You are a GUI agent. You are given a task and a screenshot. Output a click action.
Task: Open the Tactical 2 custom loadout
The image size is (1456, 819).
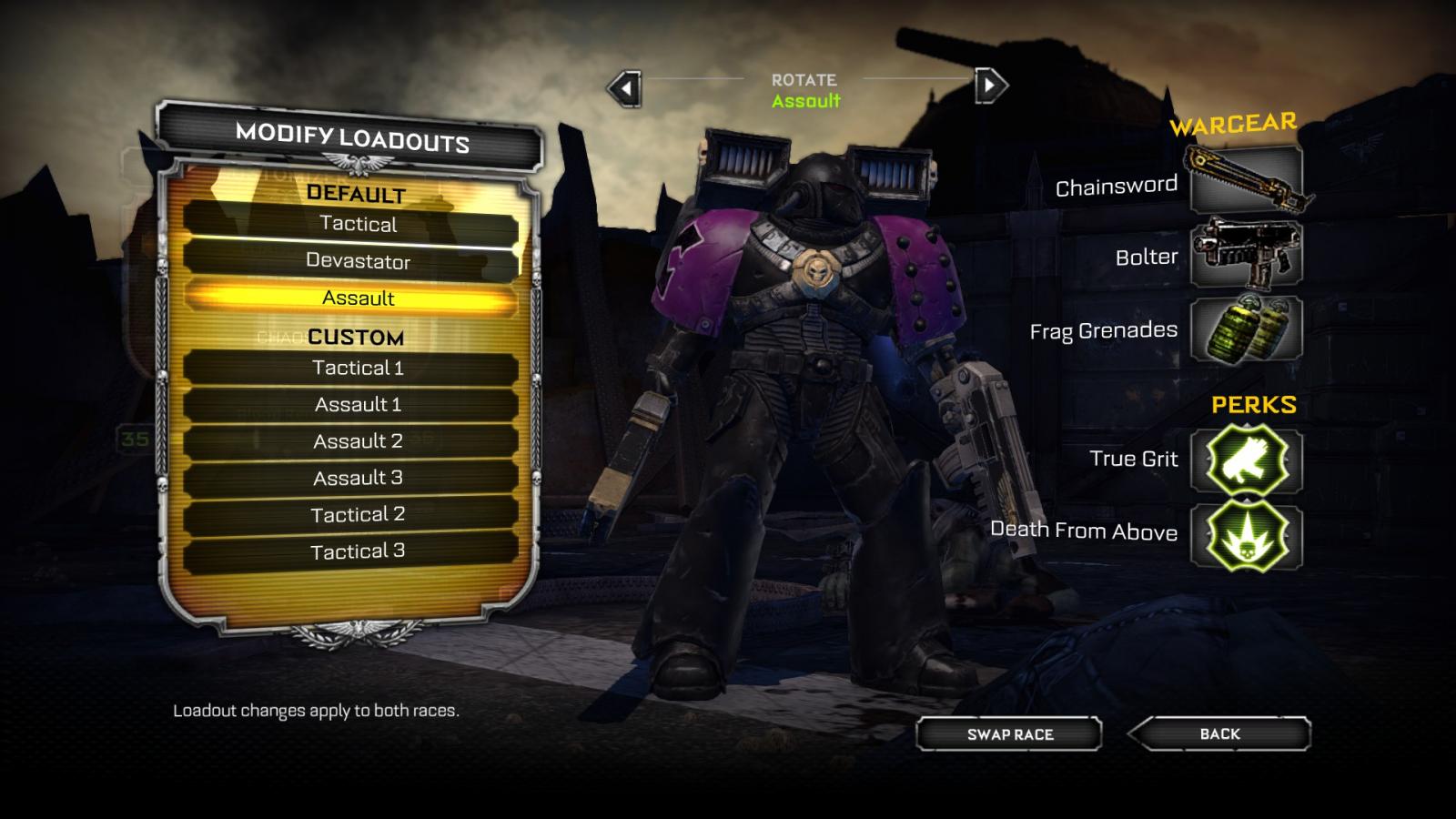click(x=358, y=514)
